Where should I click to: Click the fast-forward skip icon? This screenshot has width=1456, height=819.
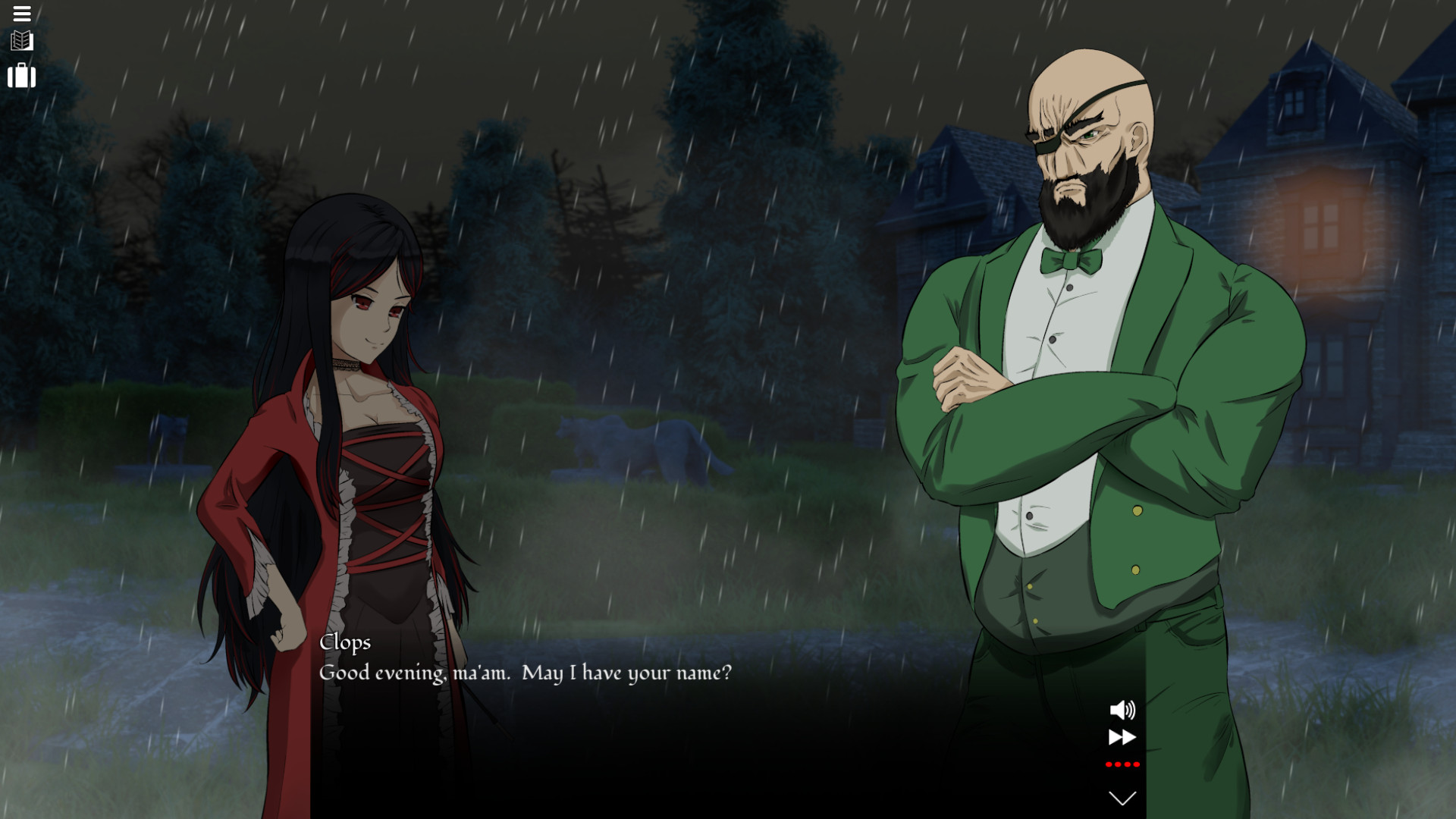[1122, 736]
